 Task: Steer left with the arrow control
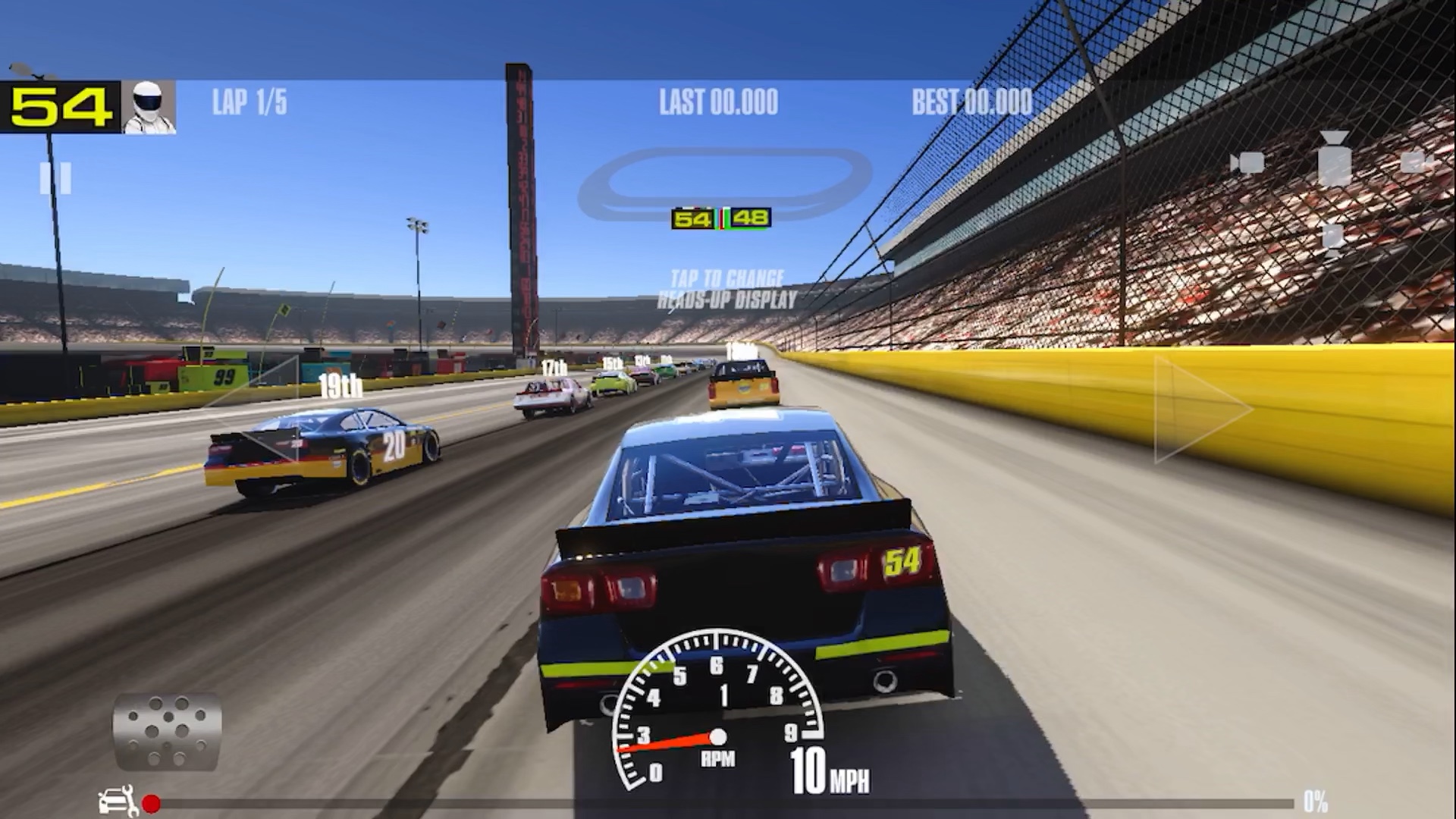tap(254, 409)
